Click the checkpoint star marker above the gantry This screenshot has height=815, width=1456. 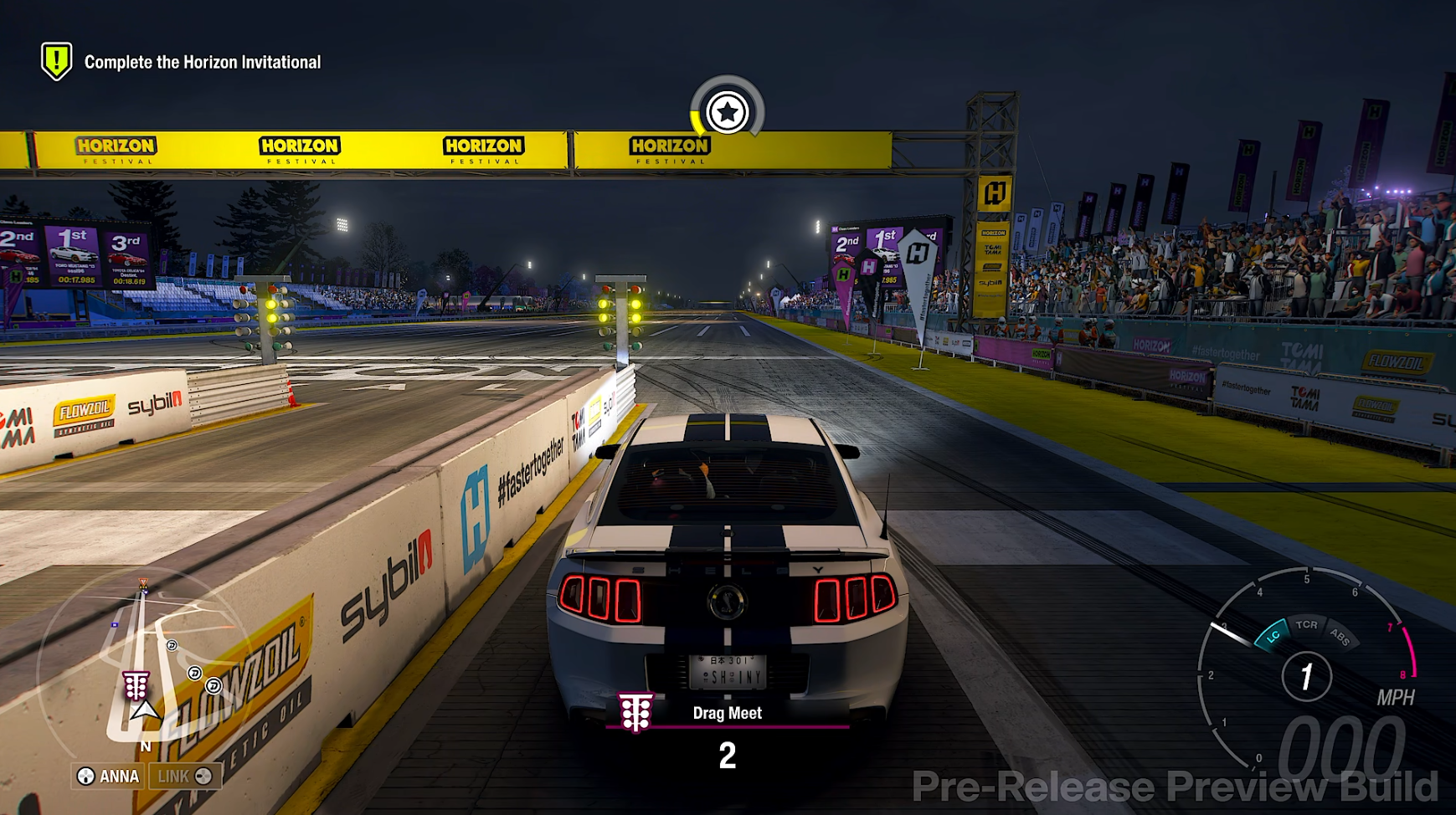click(728, 109)
